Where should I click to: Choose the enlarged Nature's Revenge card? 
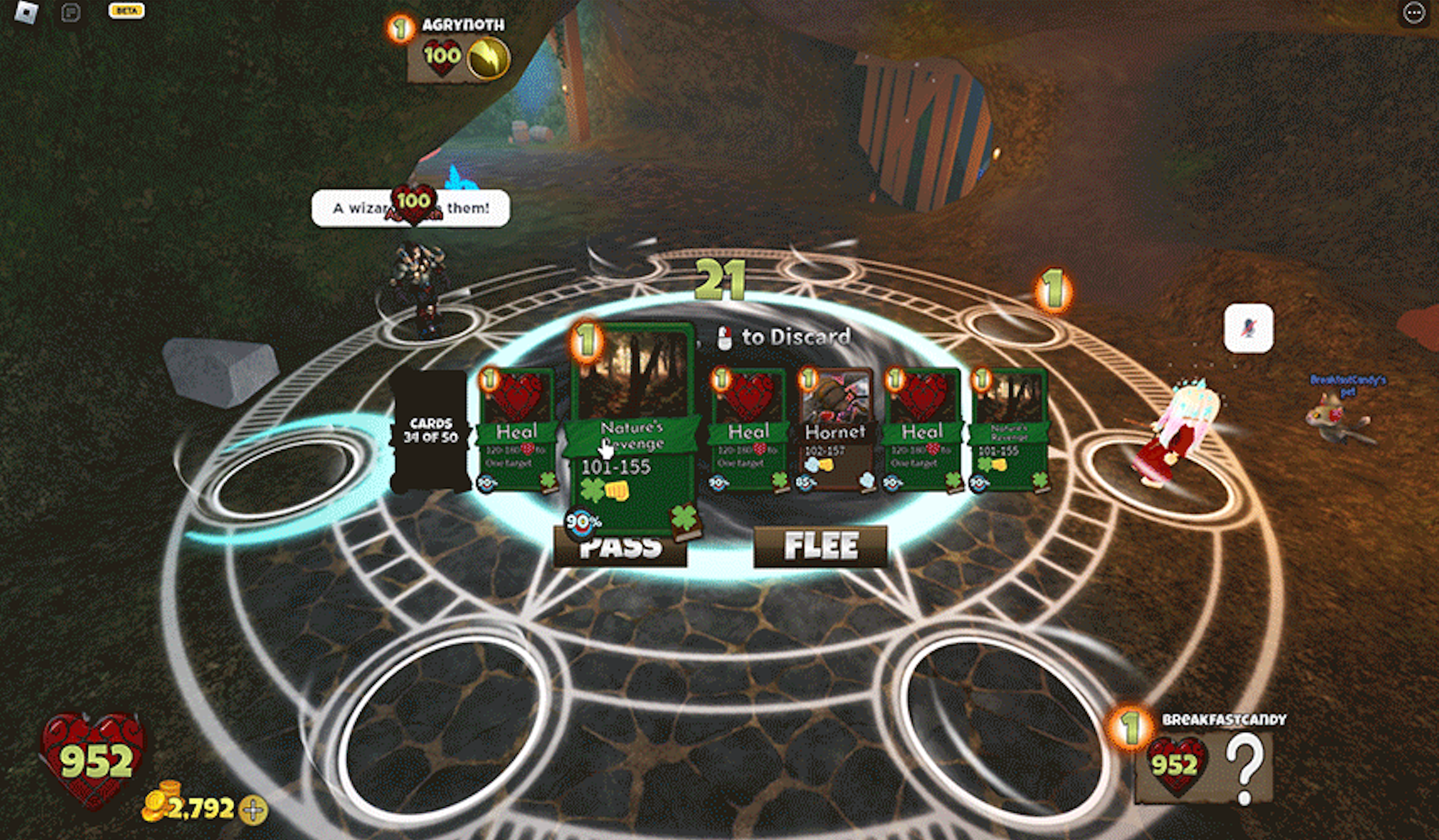pyautogui.click(x=631, y=428)
